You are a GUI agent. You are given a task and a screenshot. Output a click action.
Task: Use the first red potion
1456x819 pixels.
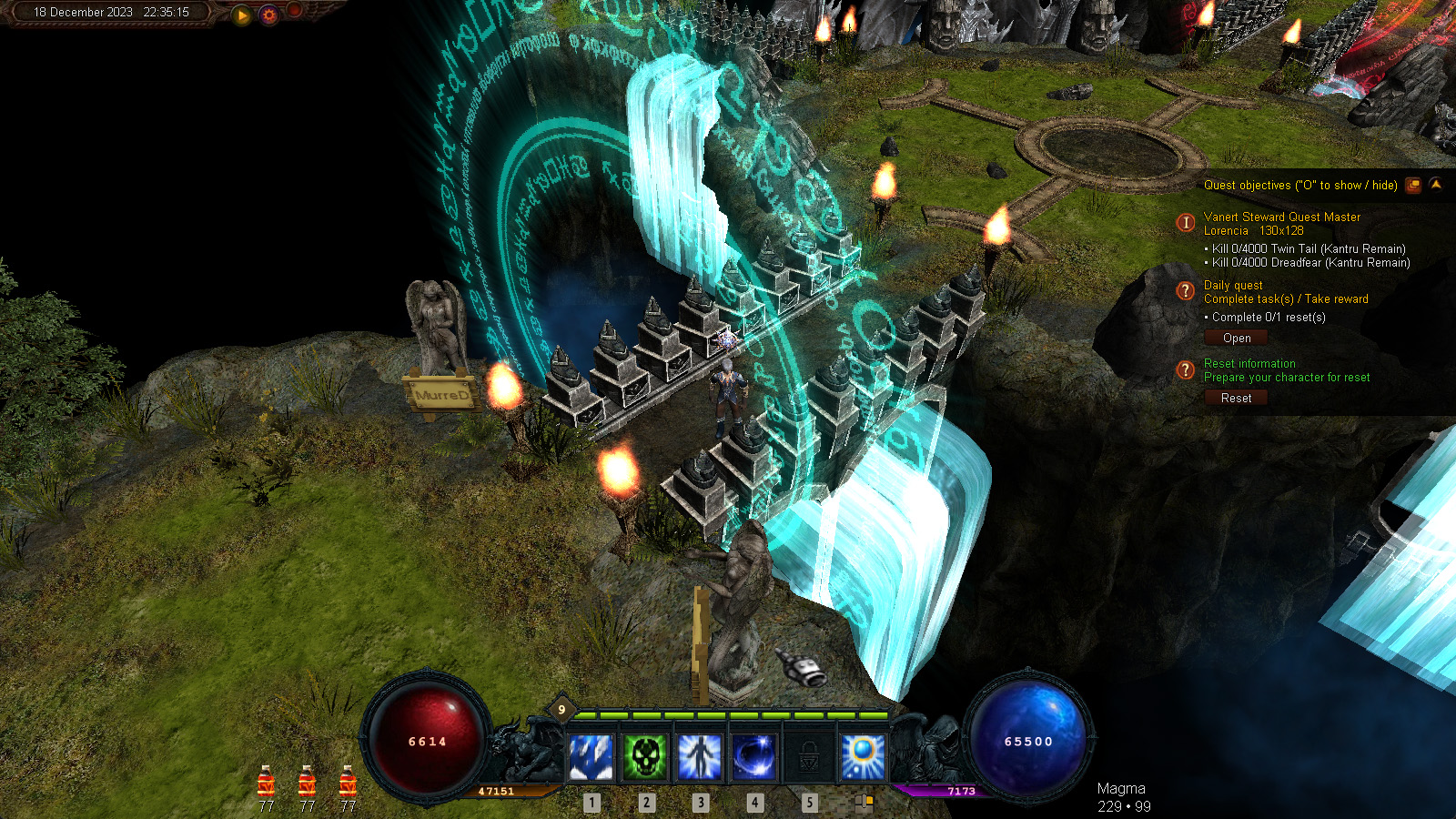click(266, 782)
